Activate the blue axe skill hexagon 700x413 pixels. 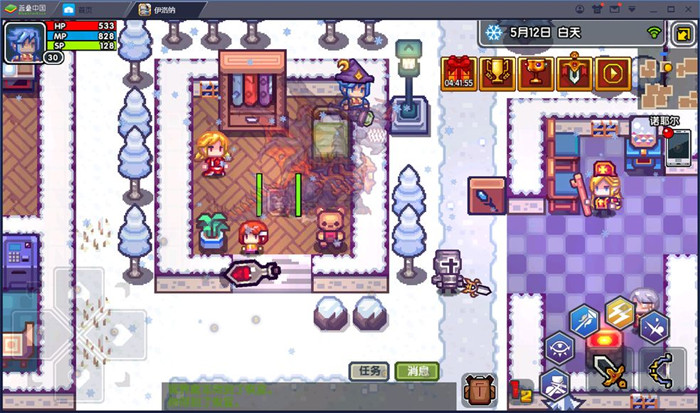585,320
